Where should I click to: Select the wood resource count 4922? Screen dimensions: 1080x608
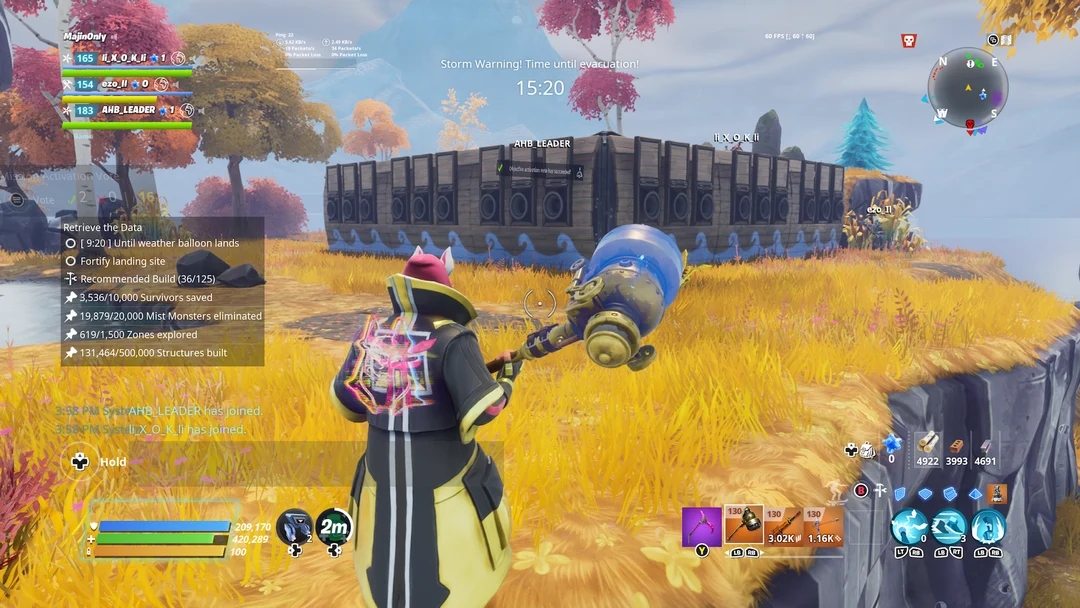[x=928, y=449]
